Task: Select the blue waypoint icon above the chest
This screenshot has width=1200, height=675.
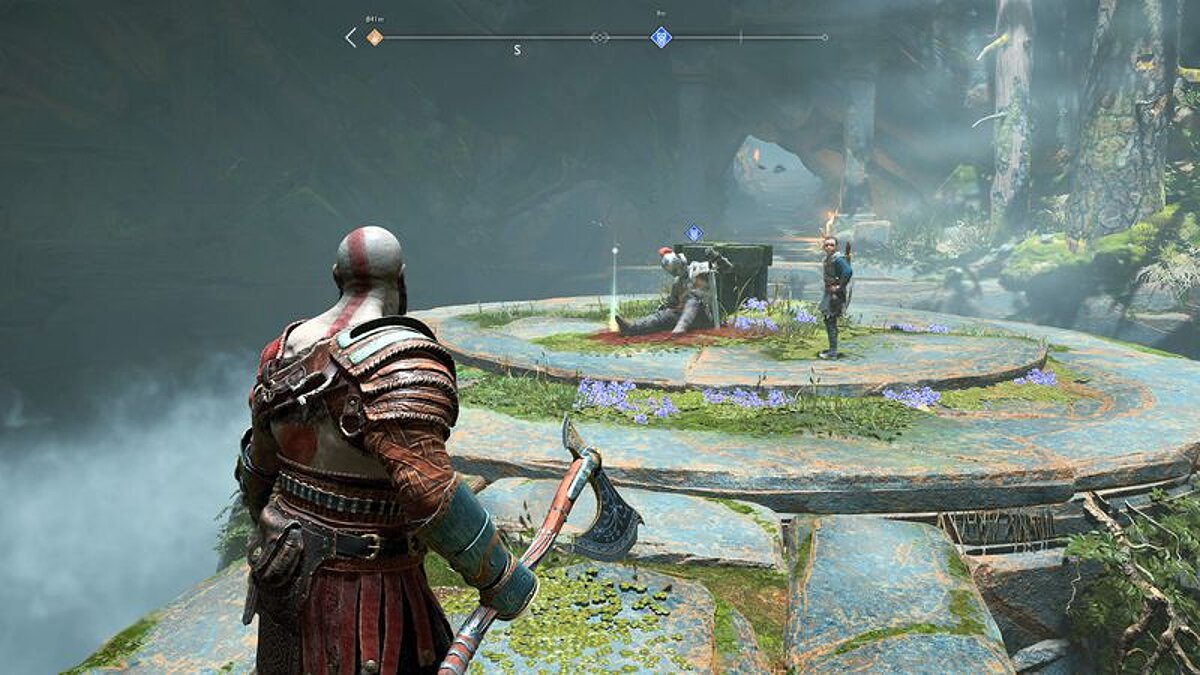Action: coord(693,233)
